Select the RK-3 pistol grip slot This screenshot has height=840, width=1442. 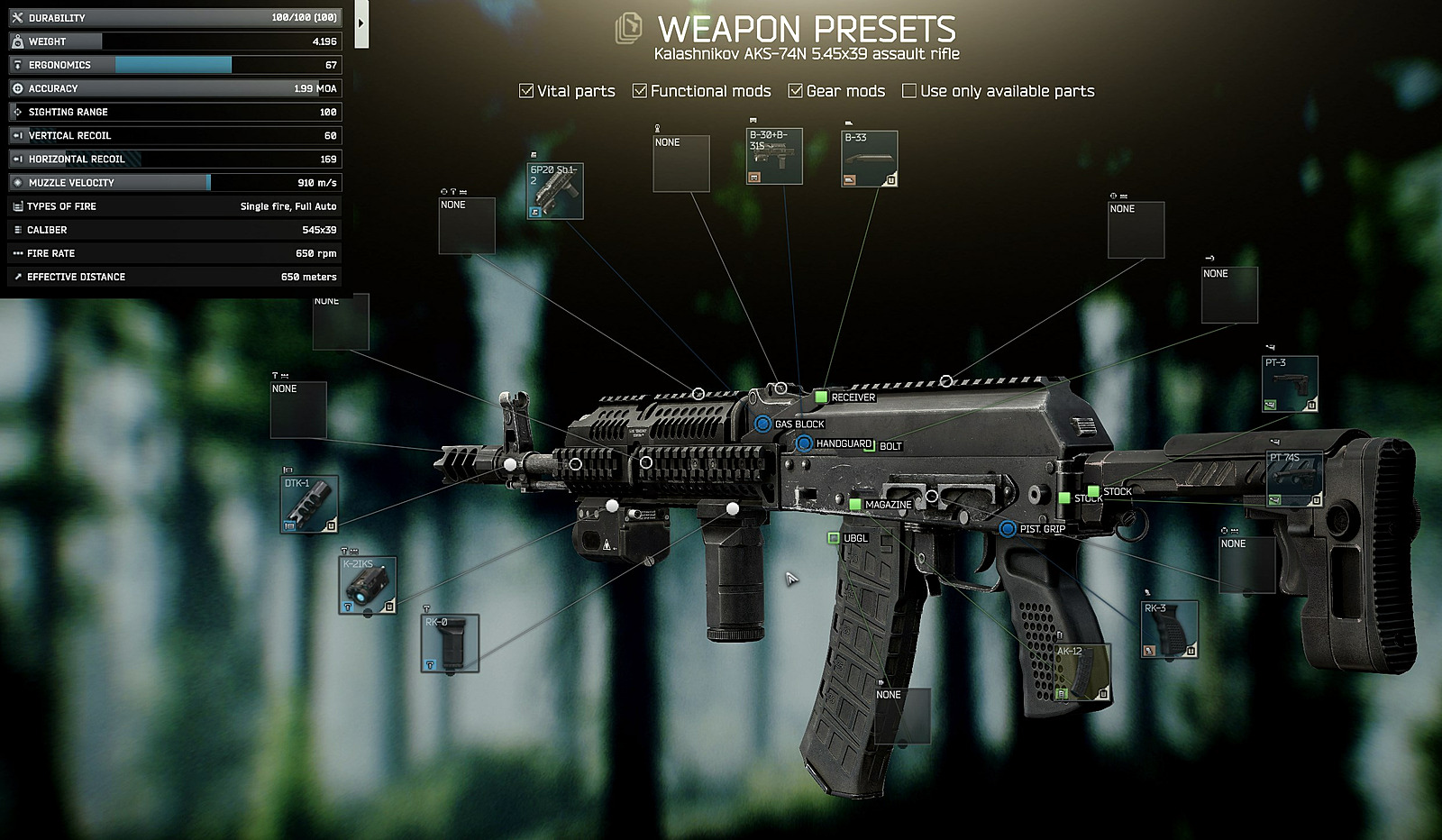1169,629
